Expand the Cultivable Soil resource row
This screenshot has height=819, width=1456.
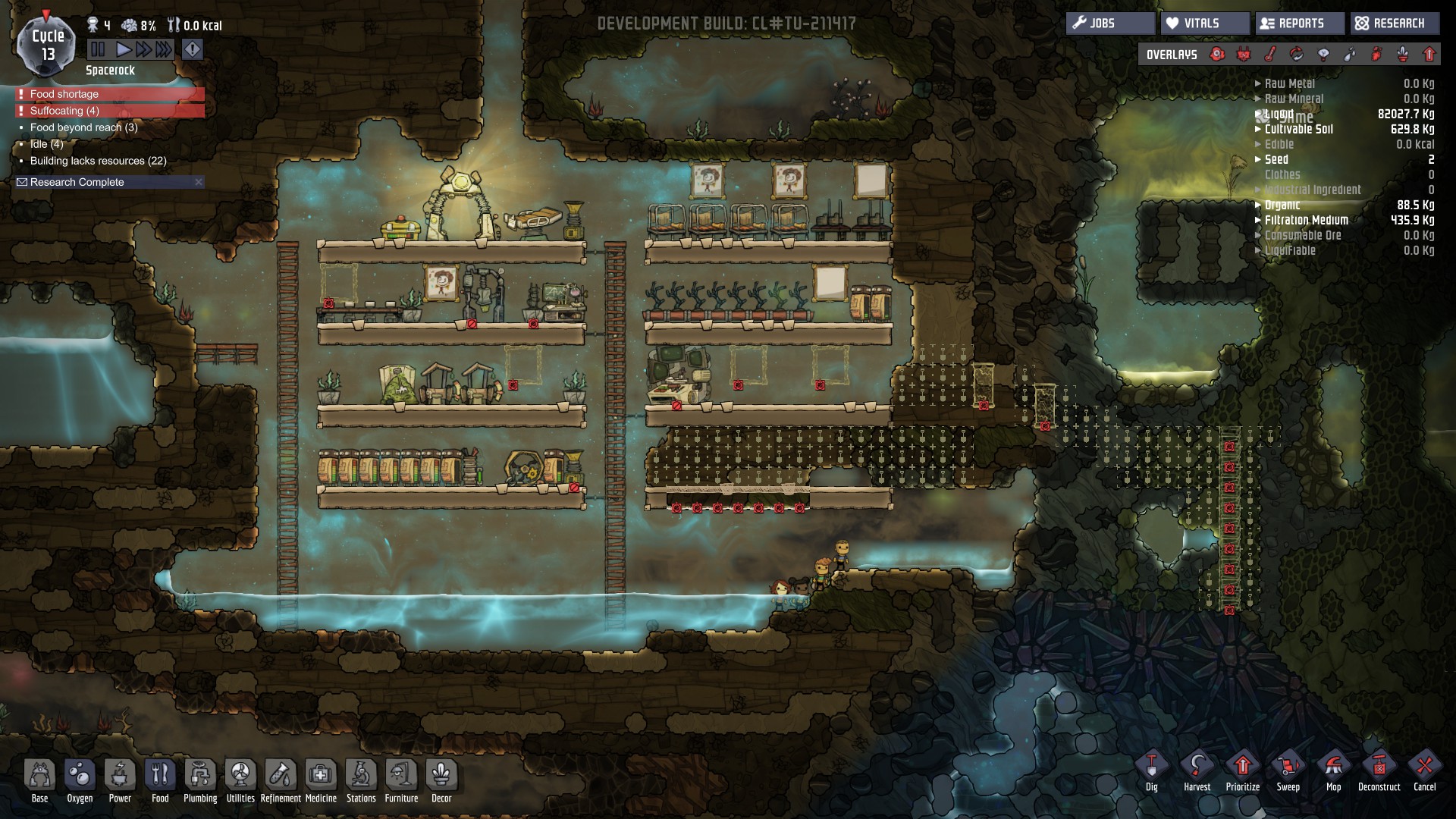[x=1298, y=129]
